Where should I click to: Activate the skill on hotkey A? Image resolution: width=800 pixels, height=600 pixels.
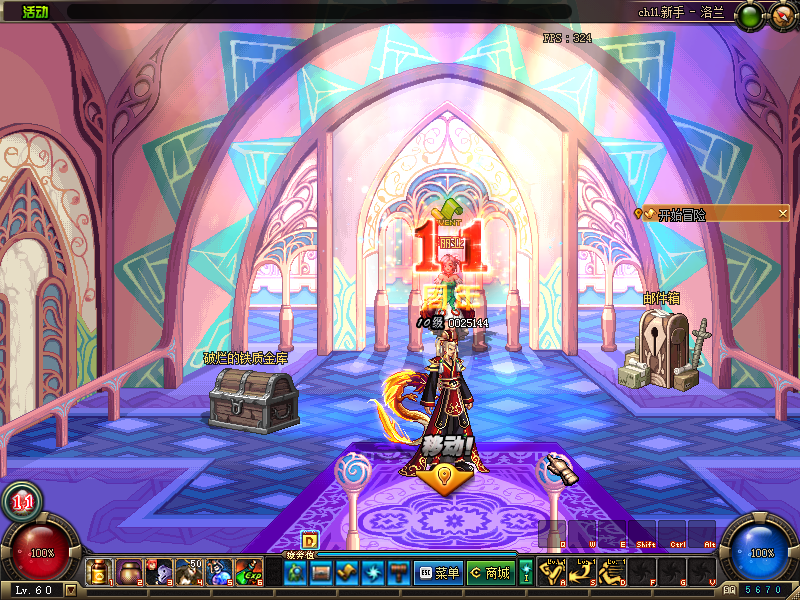(x=554, y=572)
